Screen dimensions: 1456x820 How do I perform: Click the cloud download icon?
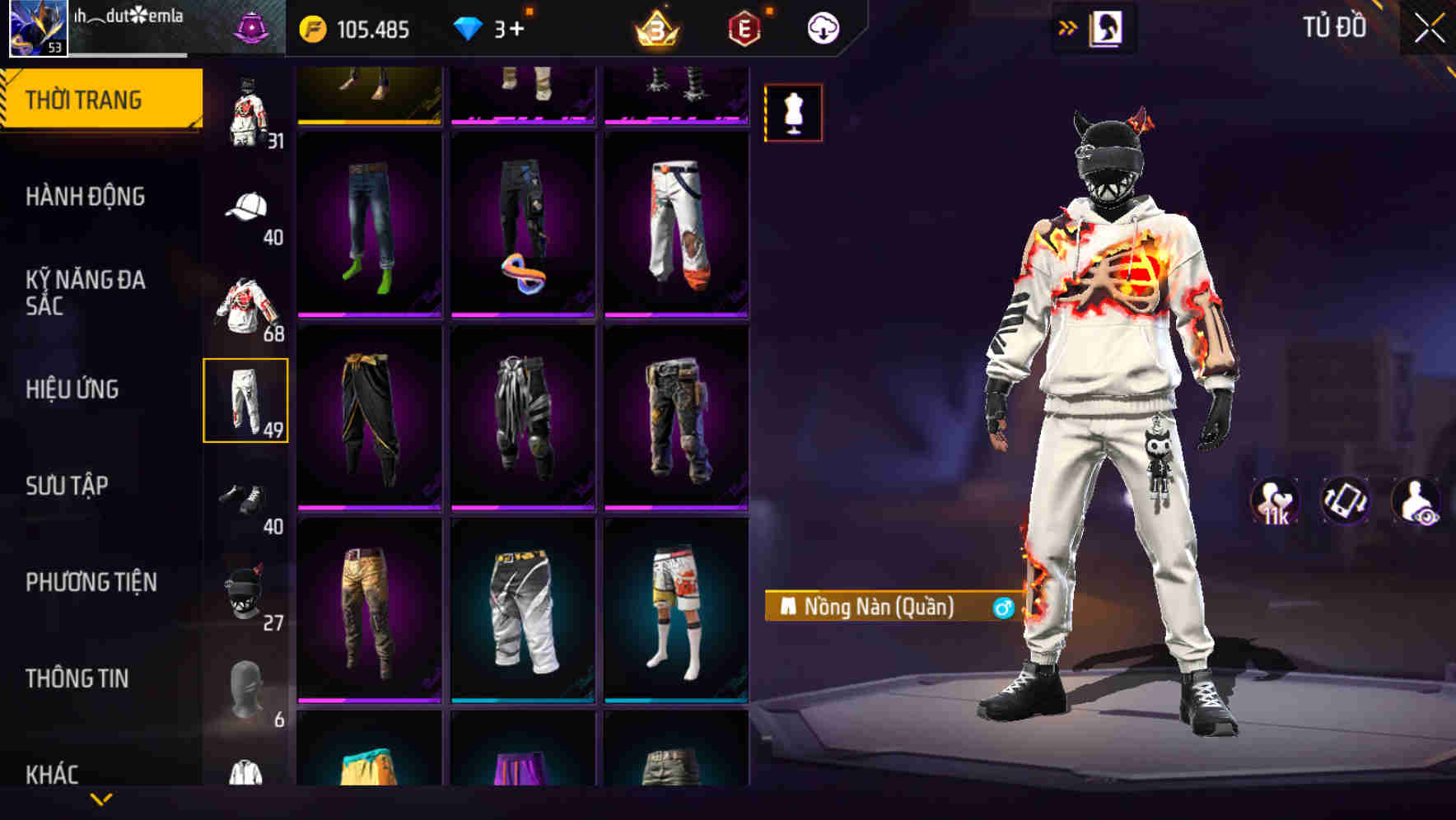point(824,27)
